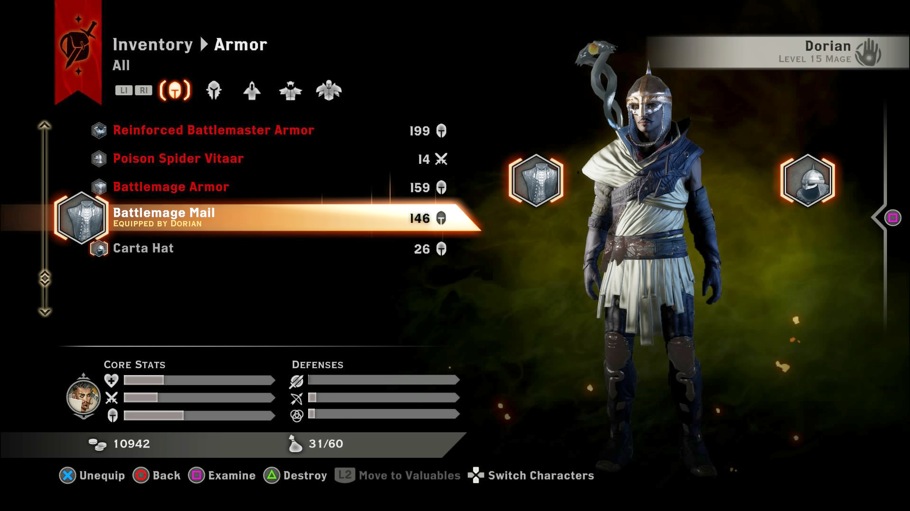The image size is (910, 511).
Task: Switch to the All armor filter tab
Action: click(175, 91)
